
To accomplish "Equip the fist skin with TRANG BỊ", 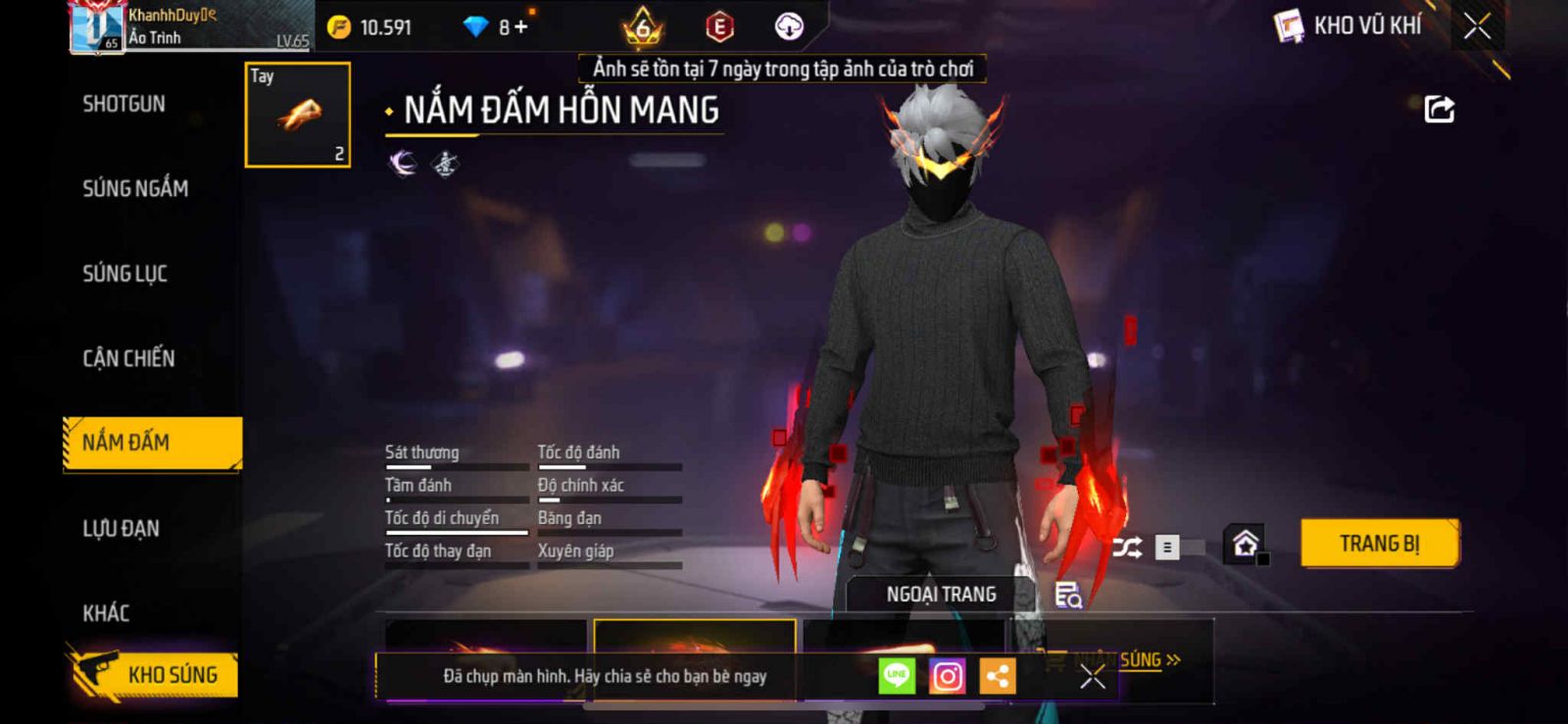I will click(1379, 544).
